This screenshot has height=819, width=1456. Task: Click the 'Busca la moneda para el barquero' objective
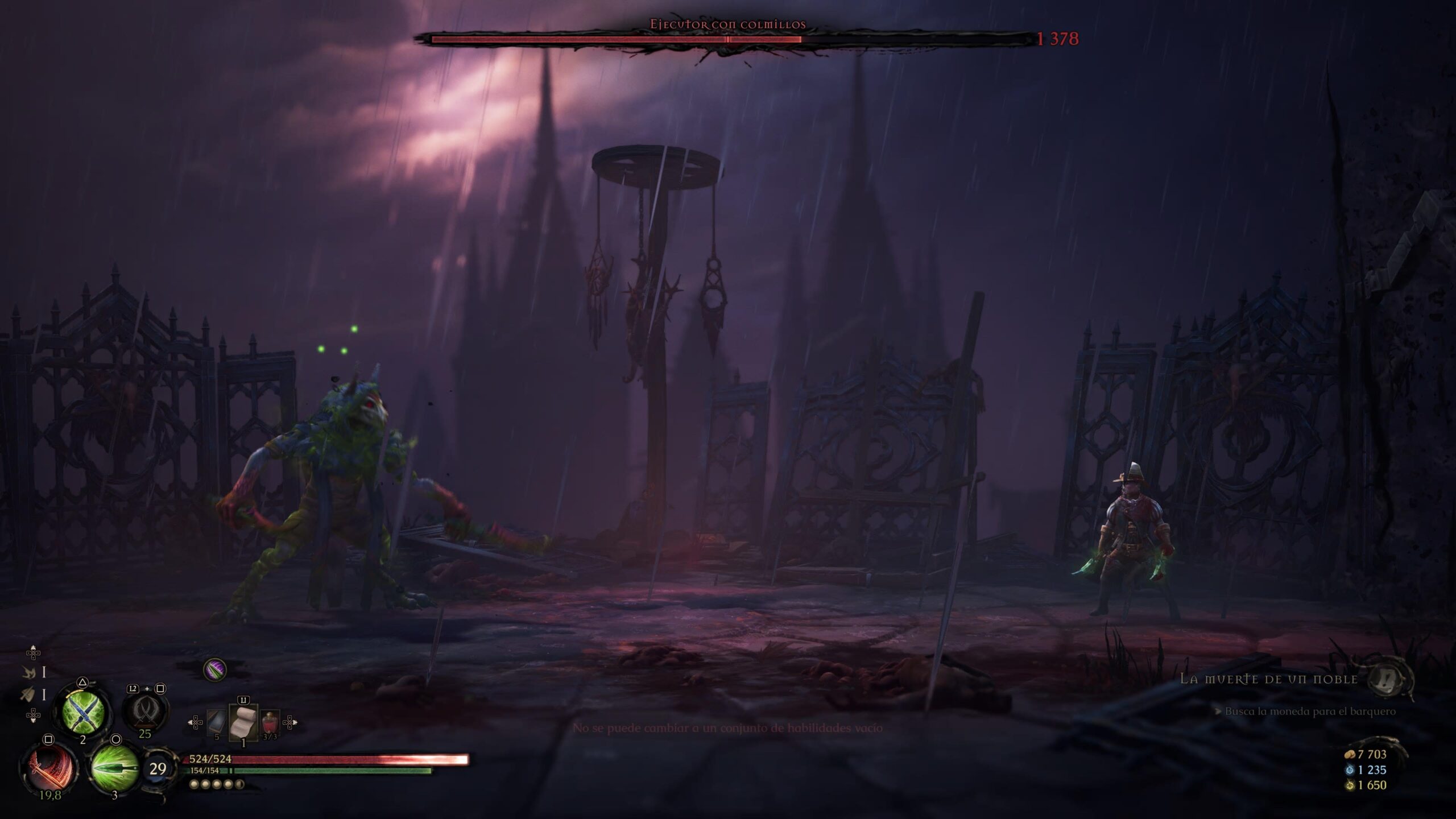pyautogui.click(x=1310, y=712)
